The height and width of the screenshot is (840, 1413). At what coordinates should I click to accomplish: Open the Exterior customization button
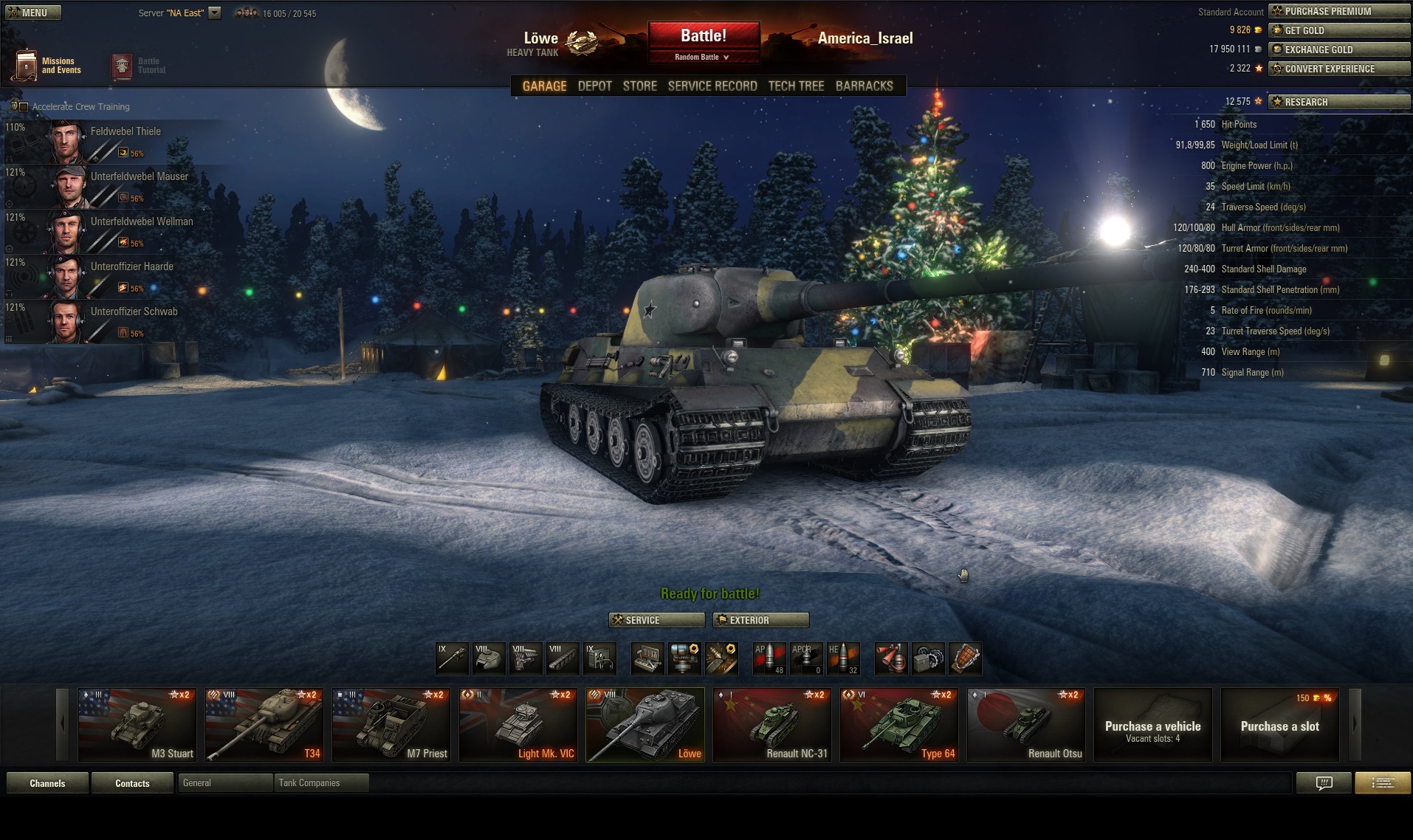760,620
